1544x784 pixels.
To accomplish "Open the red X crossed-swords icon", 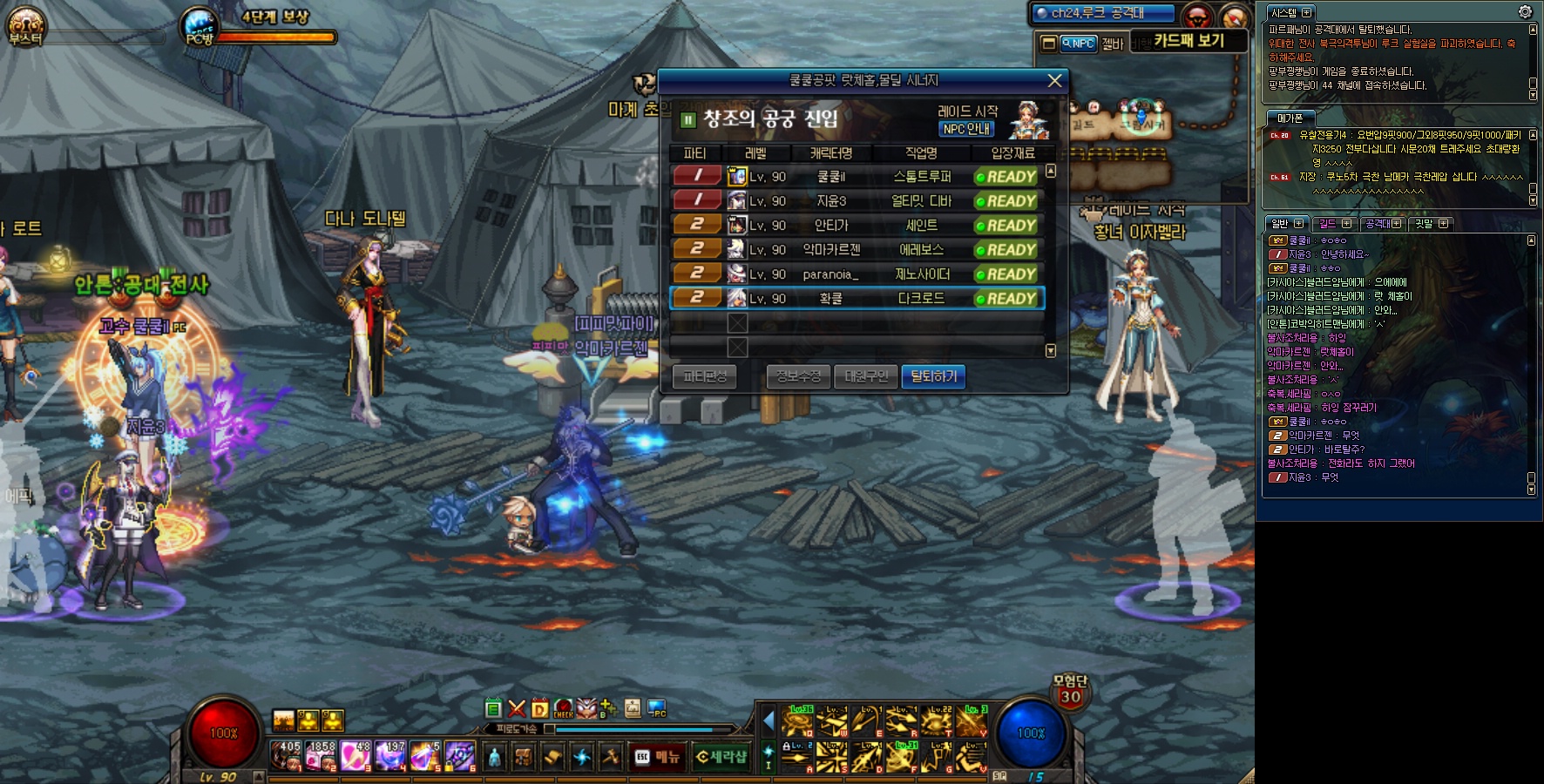I will [x=517, y=709].
